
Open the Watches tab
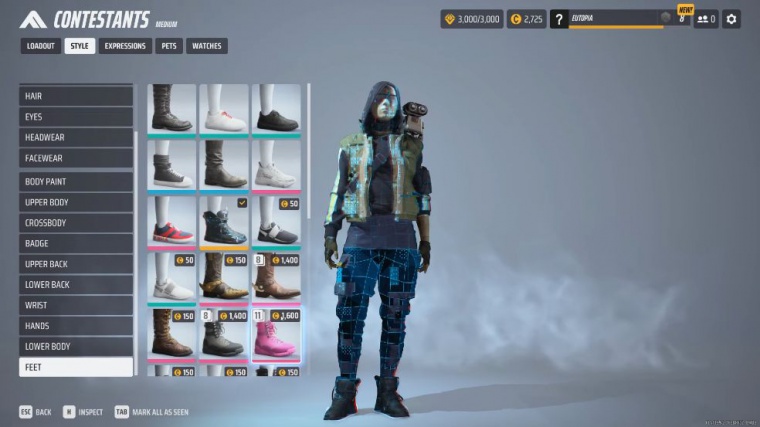tap(206, 46)
